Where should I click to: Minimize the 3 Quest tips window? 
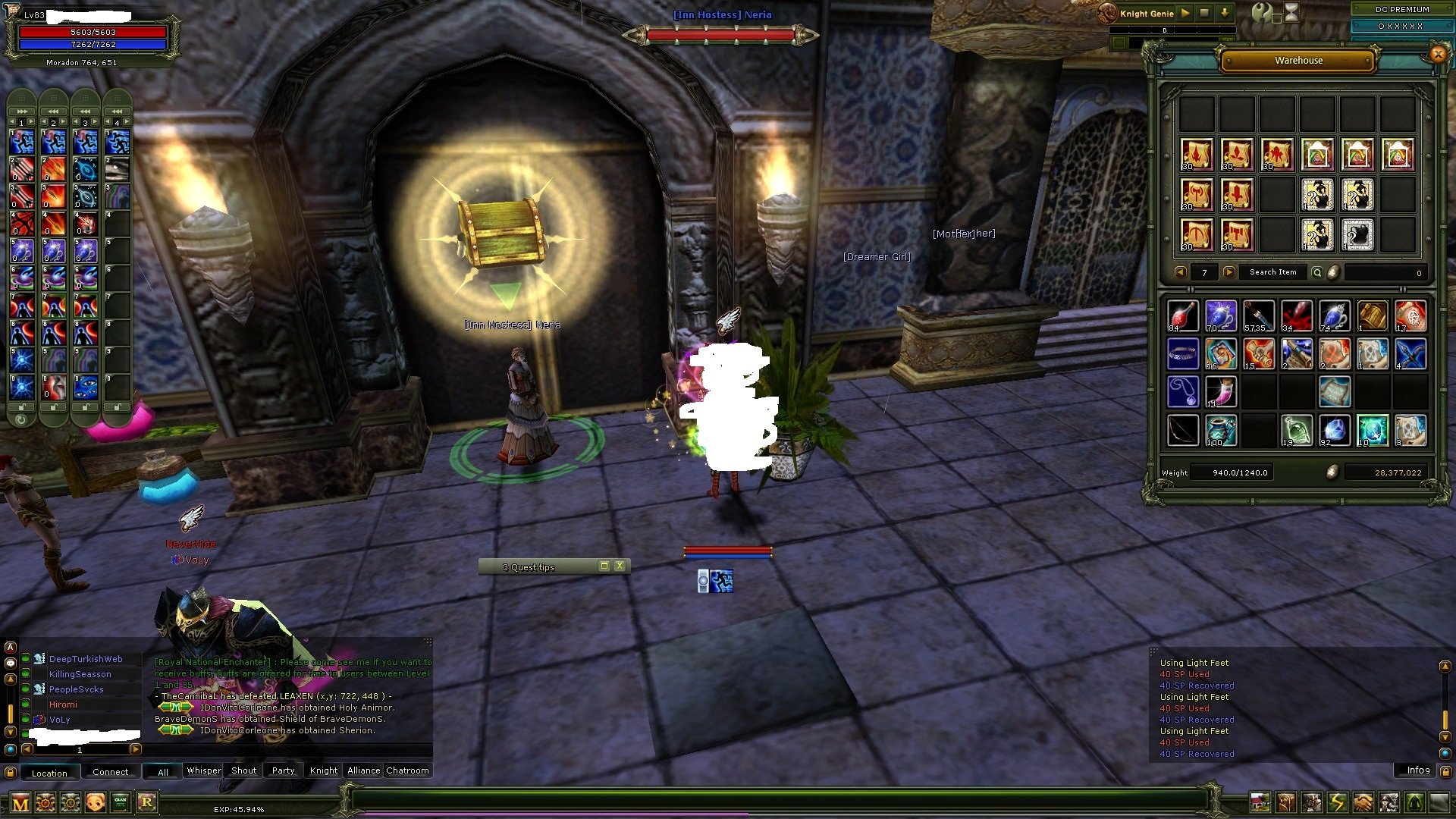click(604, 566)
